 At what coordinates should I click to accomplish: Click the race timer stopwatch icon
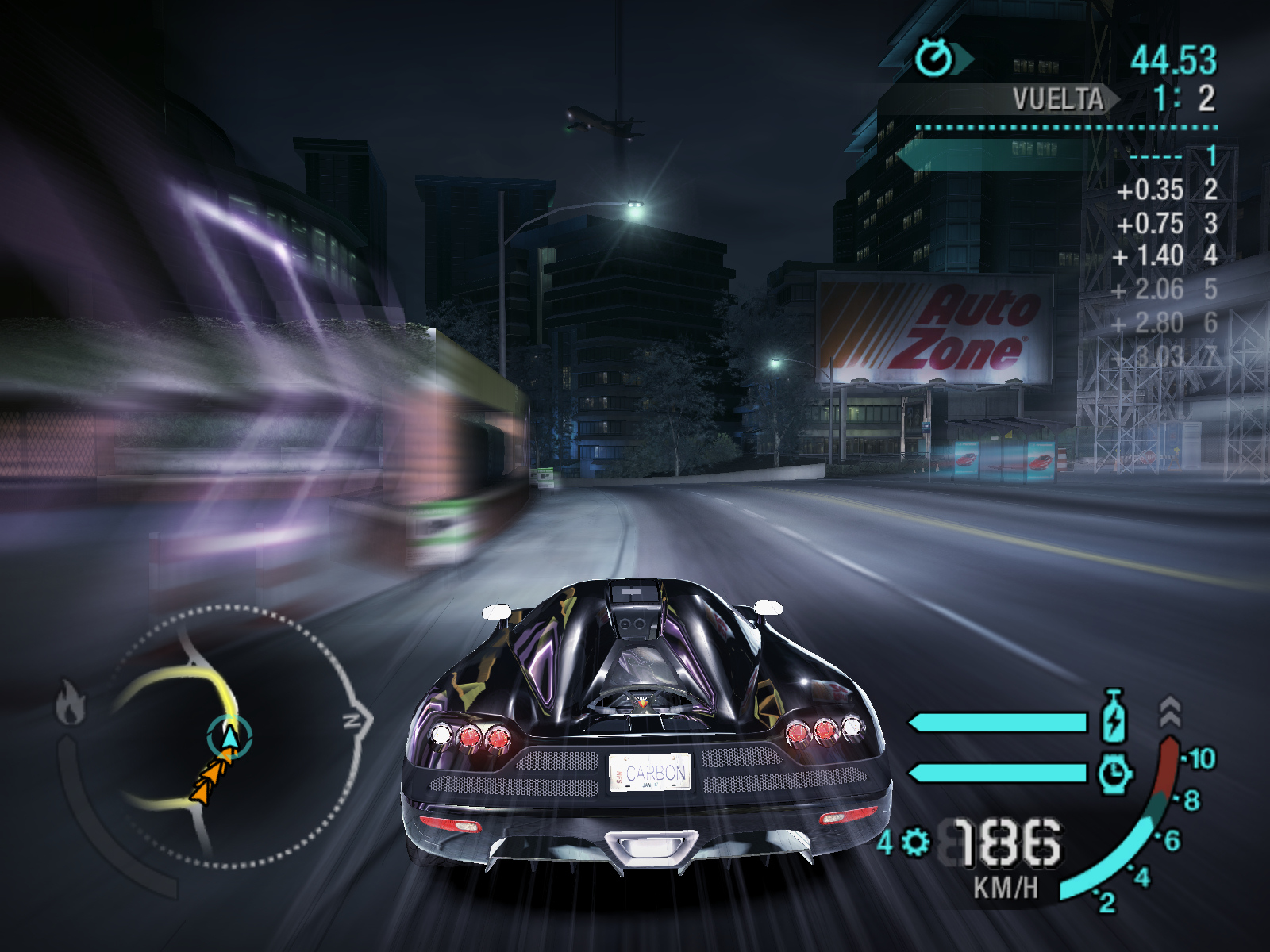[935, 57]
